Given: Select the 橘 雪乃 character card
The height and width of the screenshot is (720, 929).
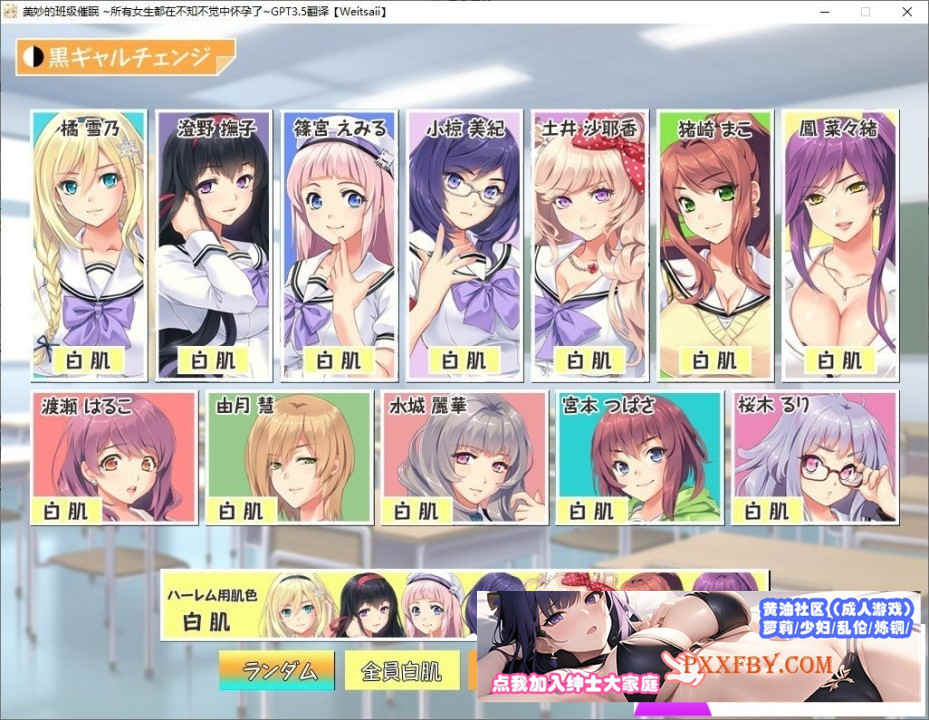Looking at the screenshot, I should [89, 245].
